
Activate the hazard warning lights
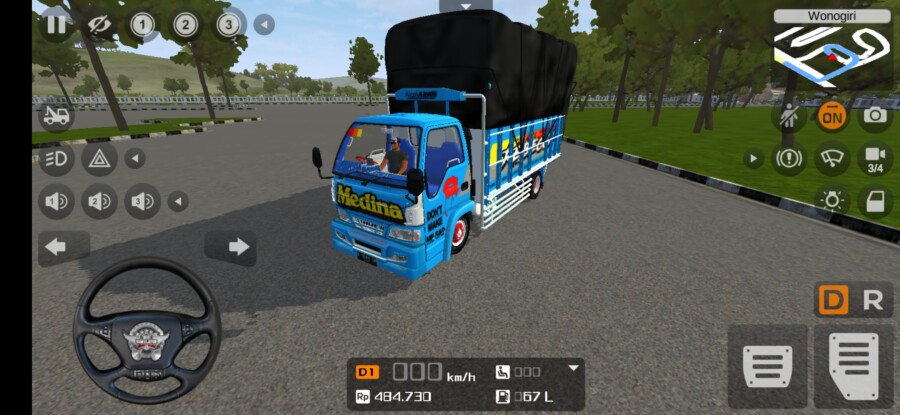coord(99,158)
